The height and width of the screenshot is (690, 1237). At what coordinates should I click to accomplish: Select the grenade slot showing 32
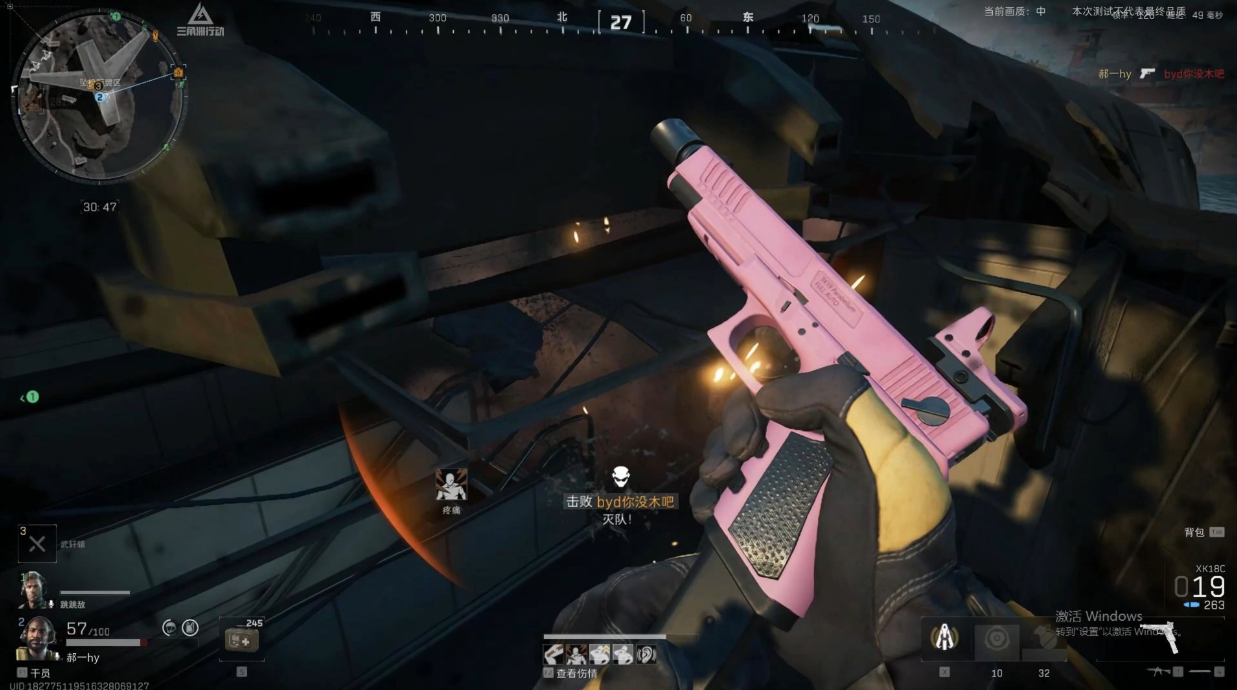1043,640
